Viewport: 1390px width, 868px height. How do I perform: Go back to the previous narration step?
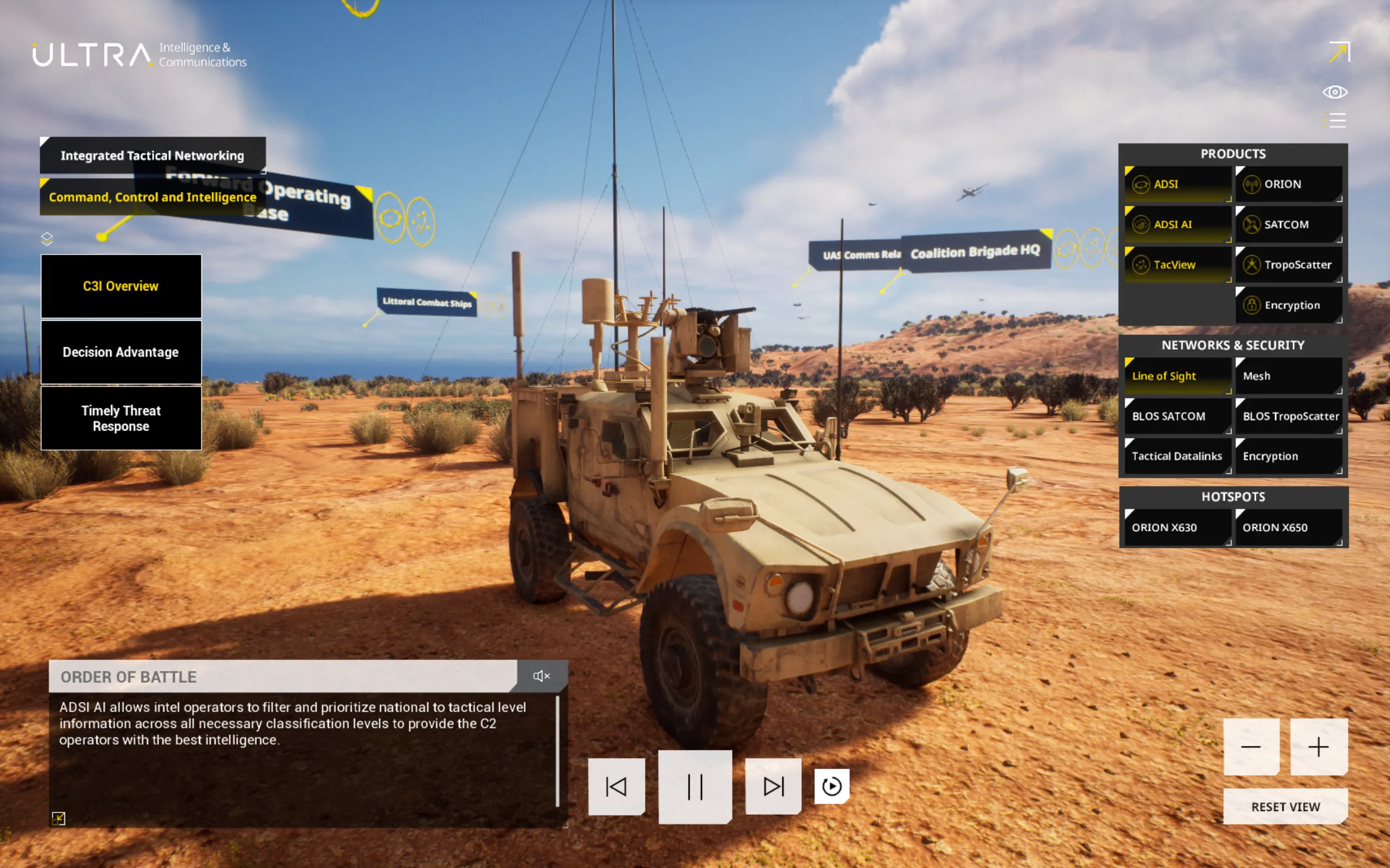click(616, 787)
